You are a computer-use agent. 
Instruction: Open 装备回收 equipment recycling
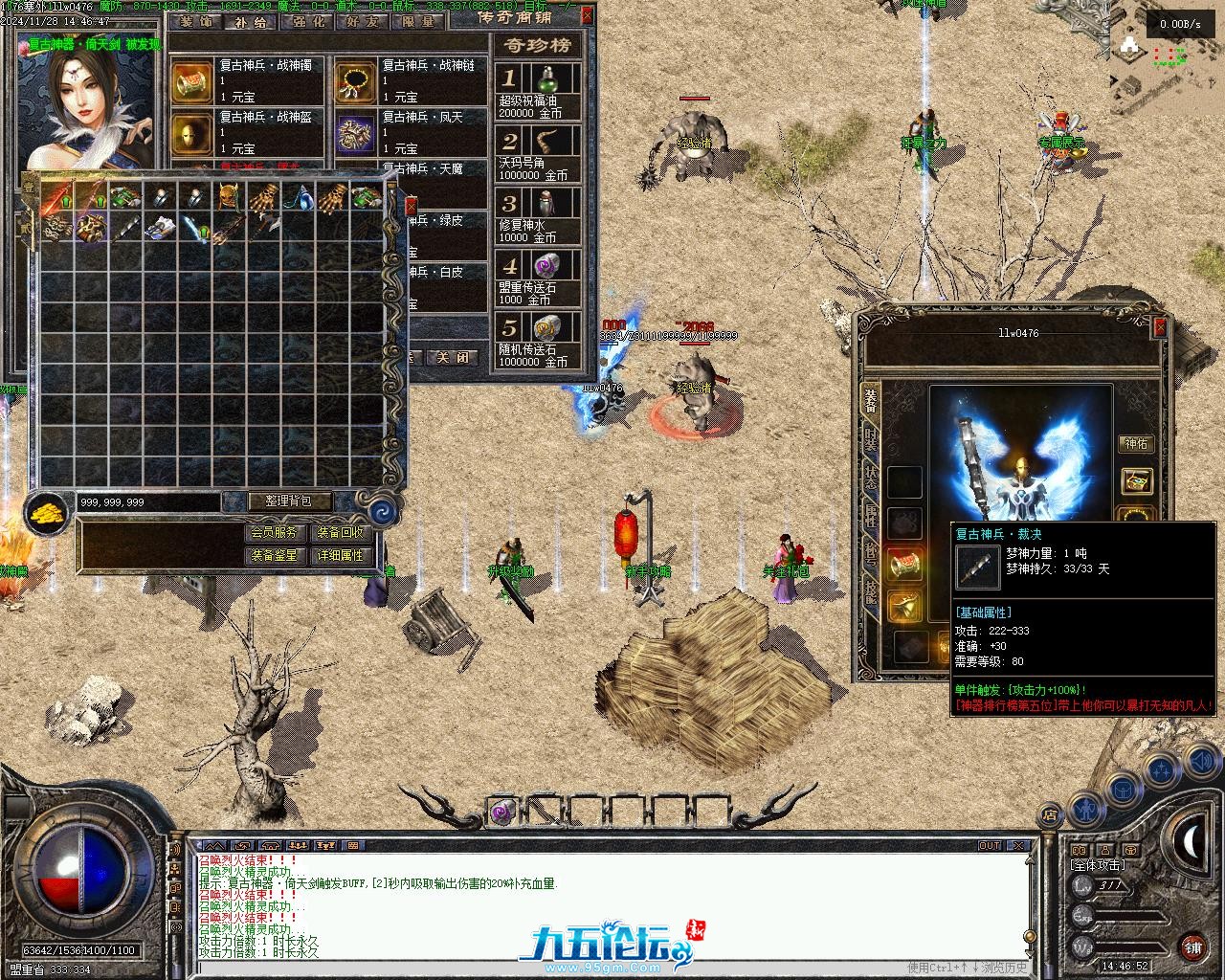coord(341,533)
